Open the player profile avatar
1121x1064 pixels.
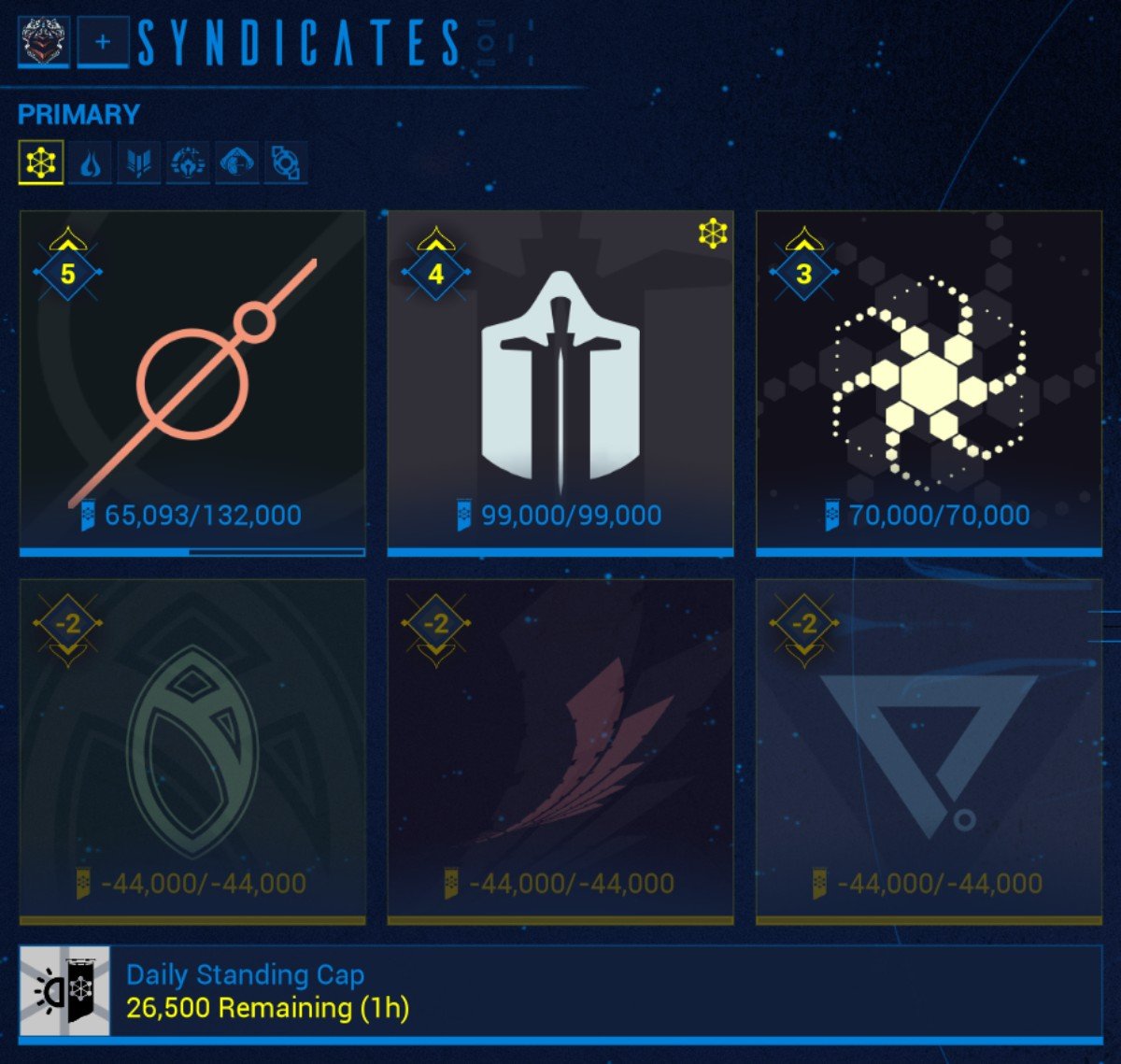pos(44,42)
